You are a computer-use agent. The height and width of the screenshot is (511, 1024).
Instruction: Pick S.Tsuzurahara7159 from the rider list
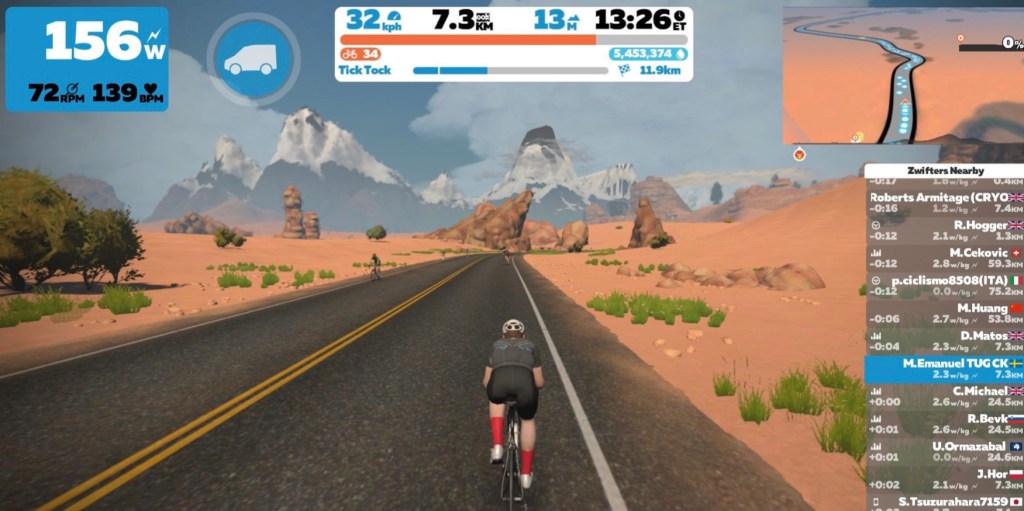pos(944,502)
